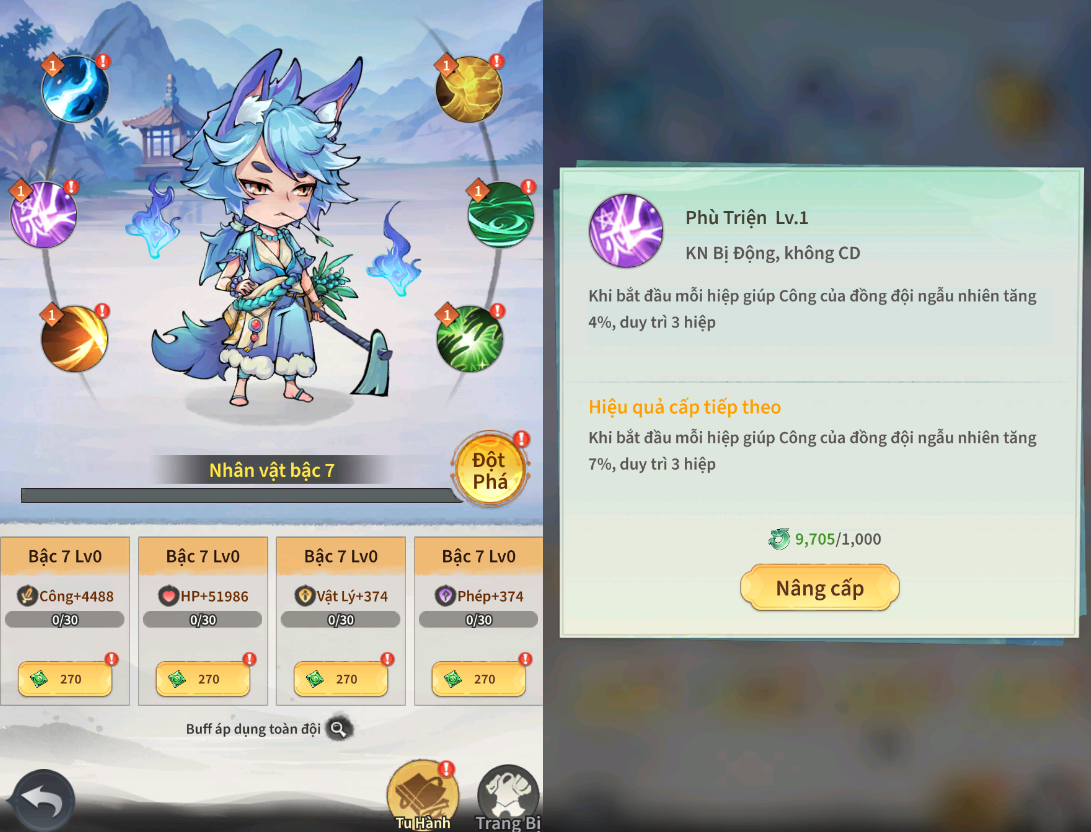Pay 270 to upgrade Vật Lý+374

click(341, 679)
